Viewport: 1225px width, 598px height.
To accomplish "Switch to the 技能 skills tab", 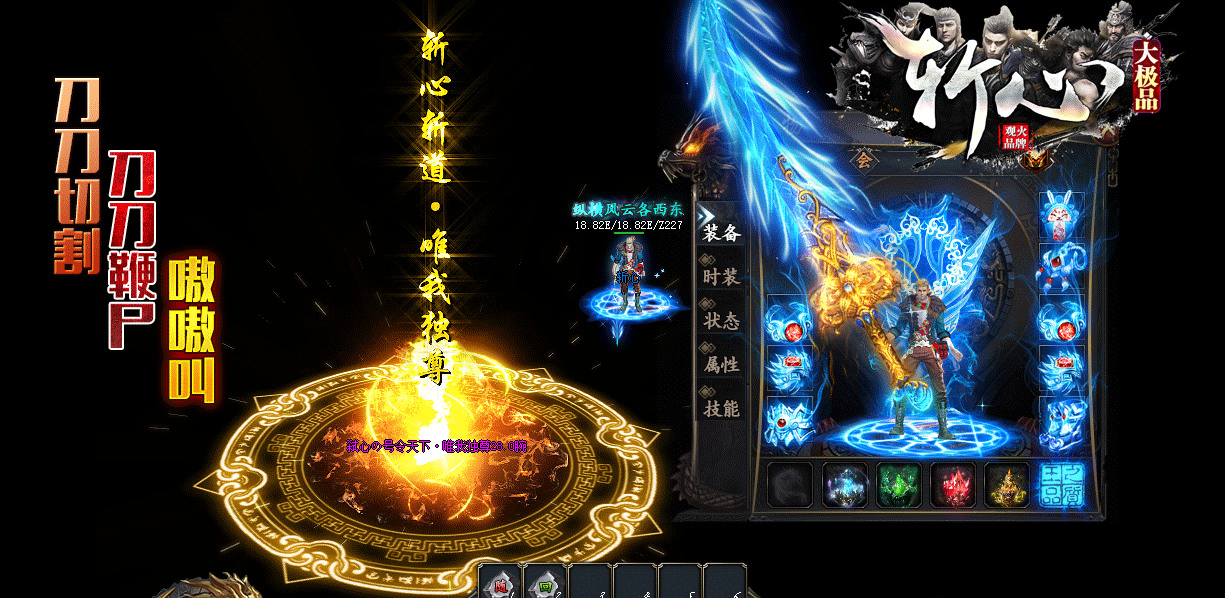I will [720, 408].
